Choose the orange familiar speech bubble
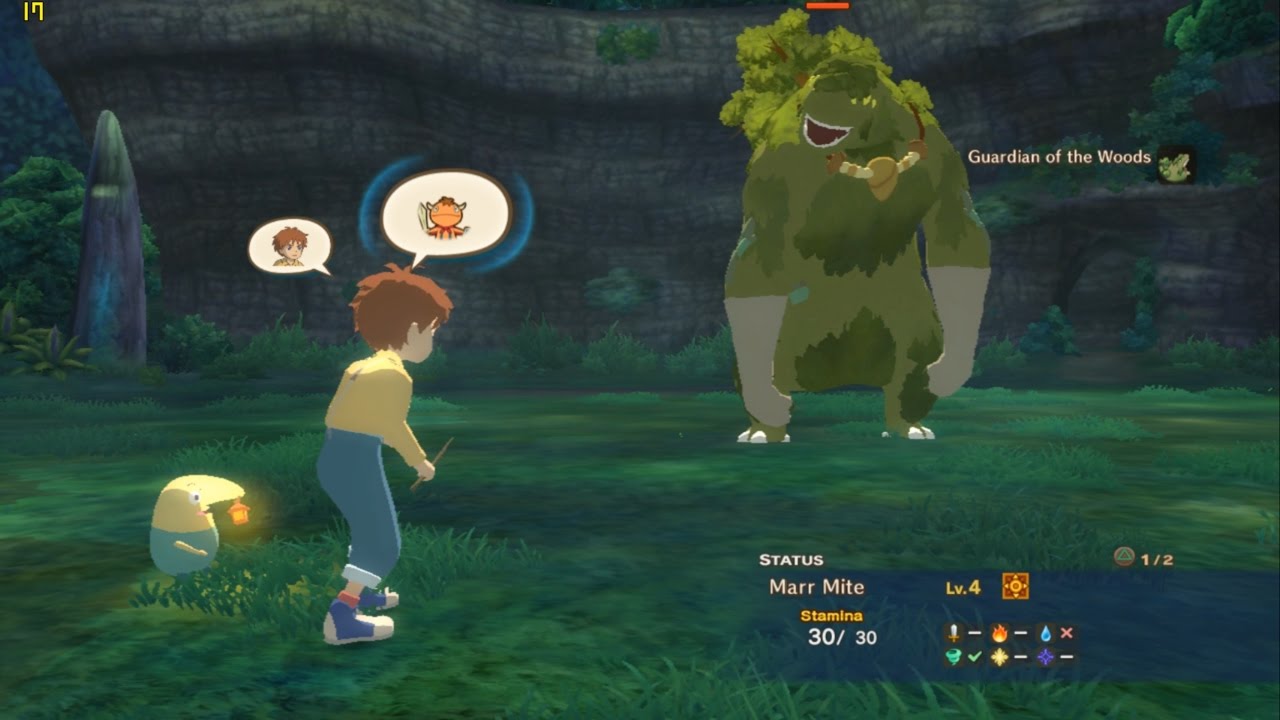 pyautogui.click(x=447, y=213)
